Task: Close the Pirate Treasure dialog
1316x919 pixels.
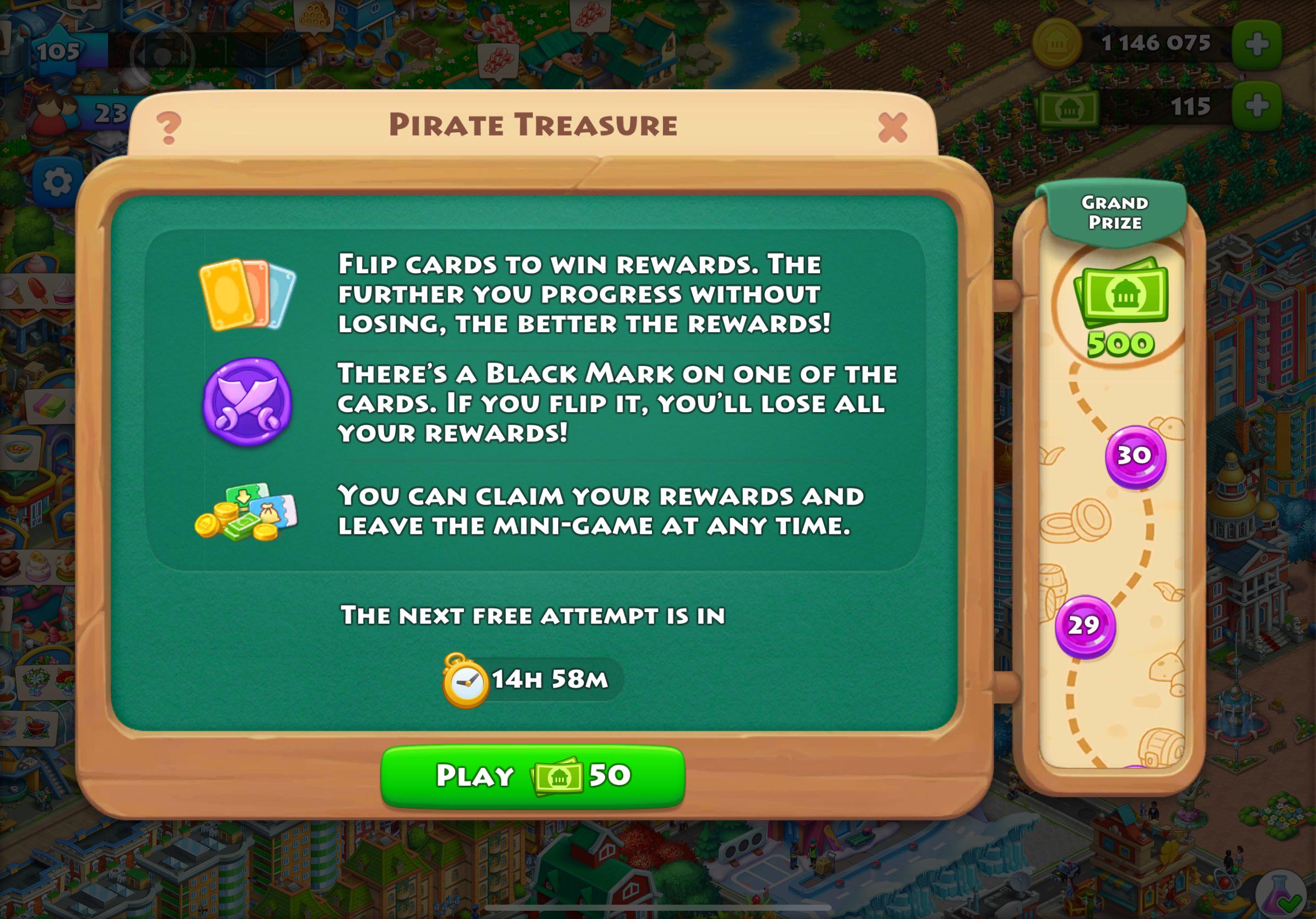Action: [893, 129]
